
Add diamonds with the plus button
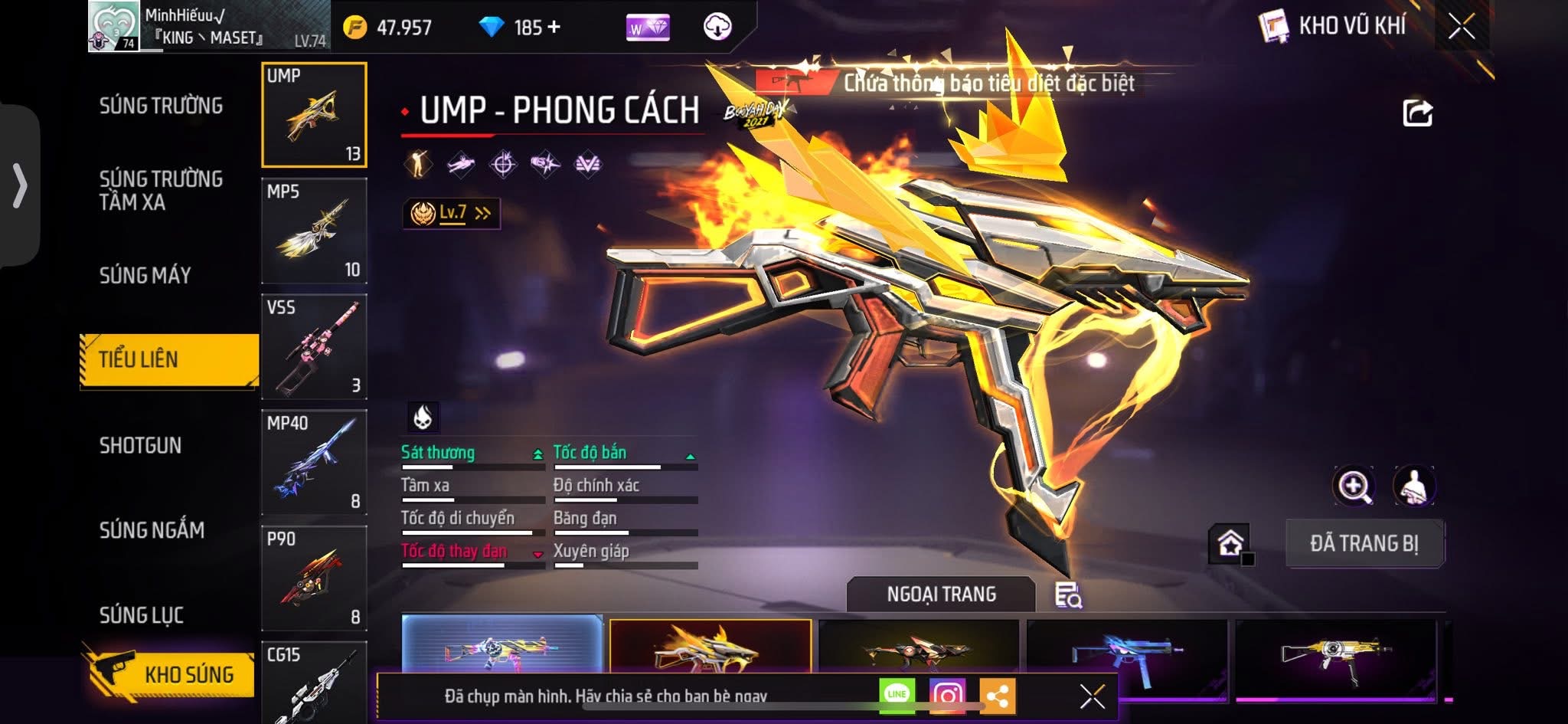pyautogui.click(x=554, y=28)
